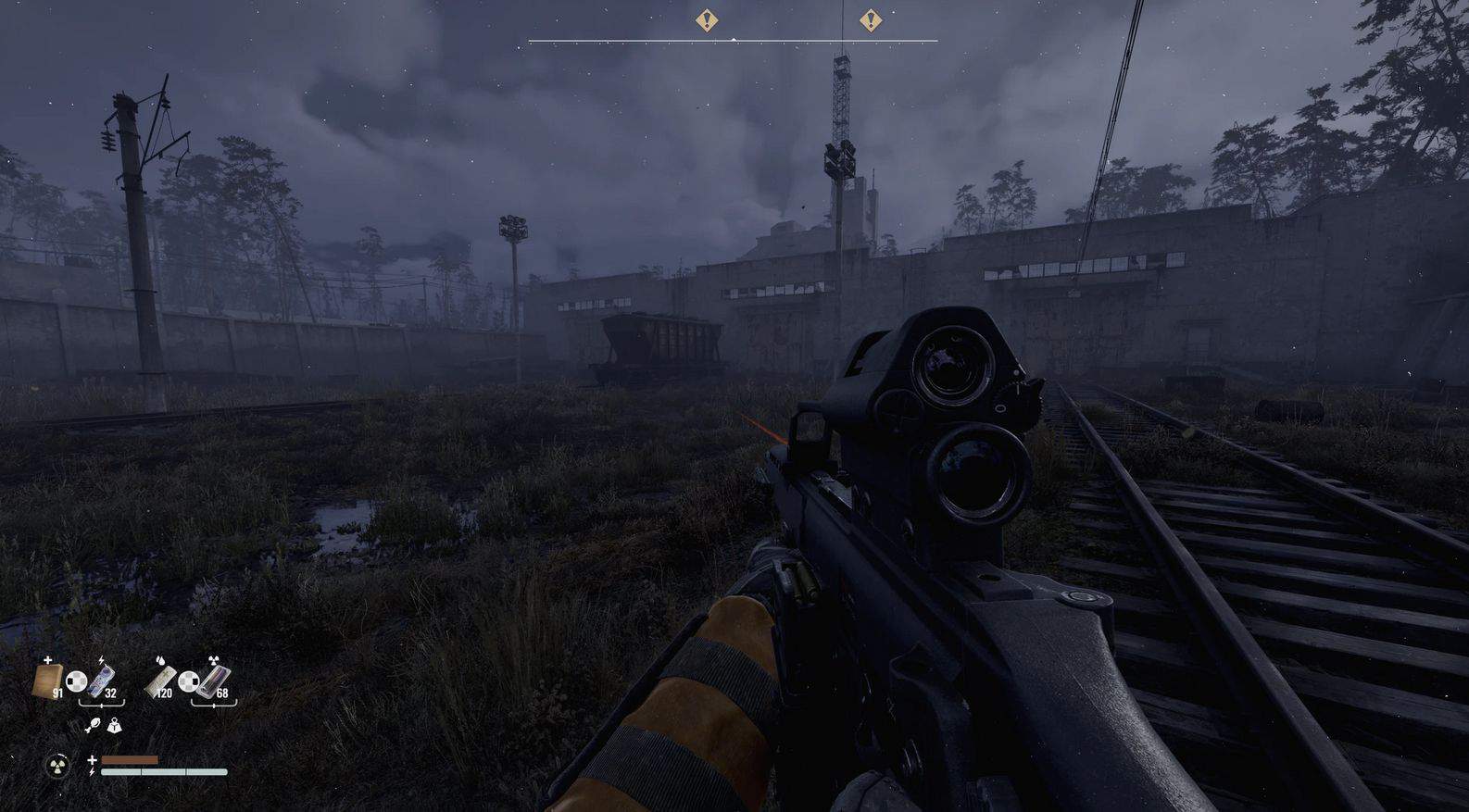This screenshot has height=812, width=1469.
Task: Click the round radiation trefoil indicator
Action: (57, 766)
